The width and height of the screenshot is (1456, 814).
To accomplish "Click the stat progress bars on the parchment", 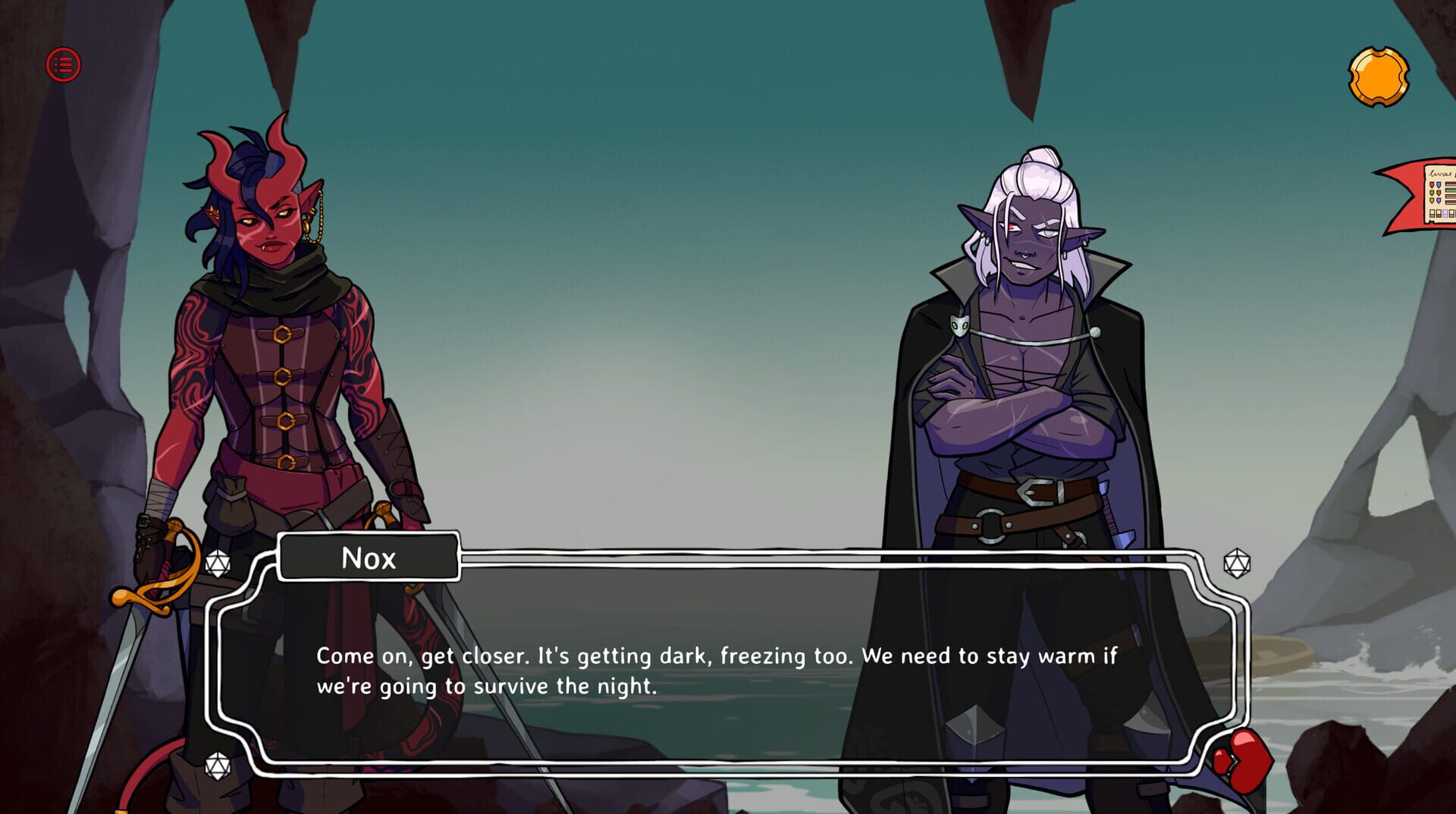I will pyautogui.click(x=1451, y=191).
